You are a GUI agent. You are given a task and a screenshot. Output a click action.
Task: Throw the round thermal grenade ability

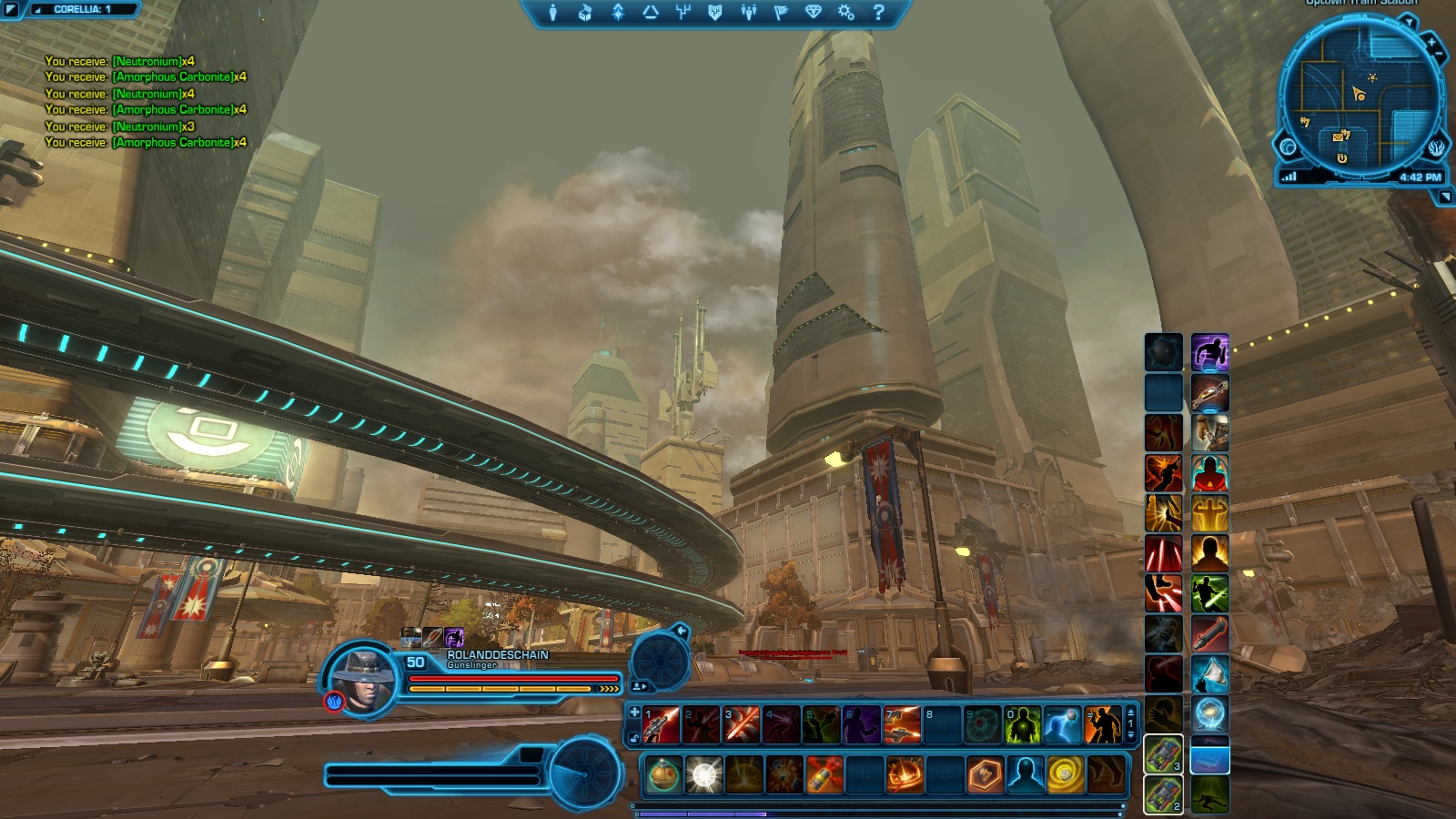(x=663, y=775)
